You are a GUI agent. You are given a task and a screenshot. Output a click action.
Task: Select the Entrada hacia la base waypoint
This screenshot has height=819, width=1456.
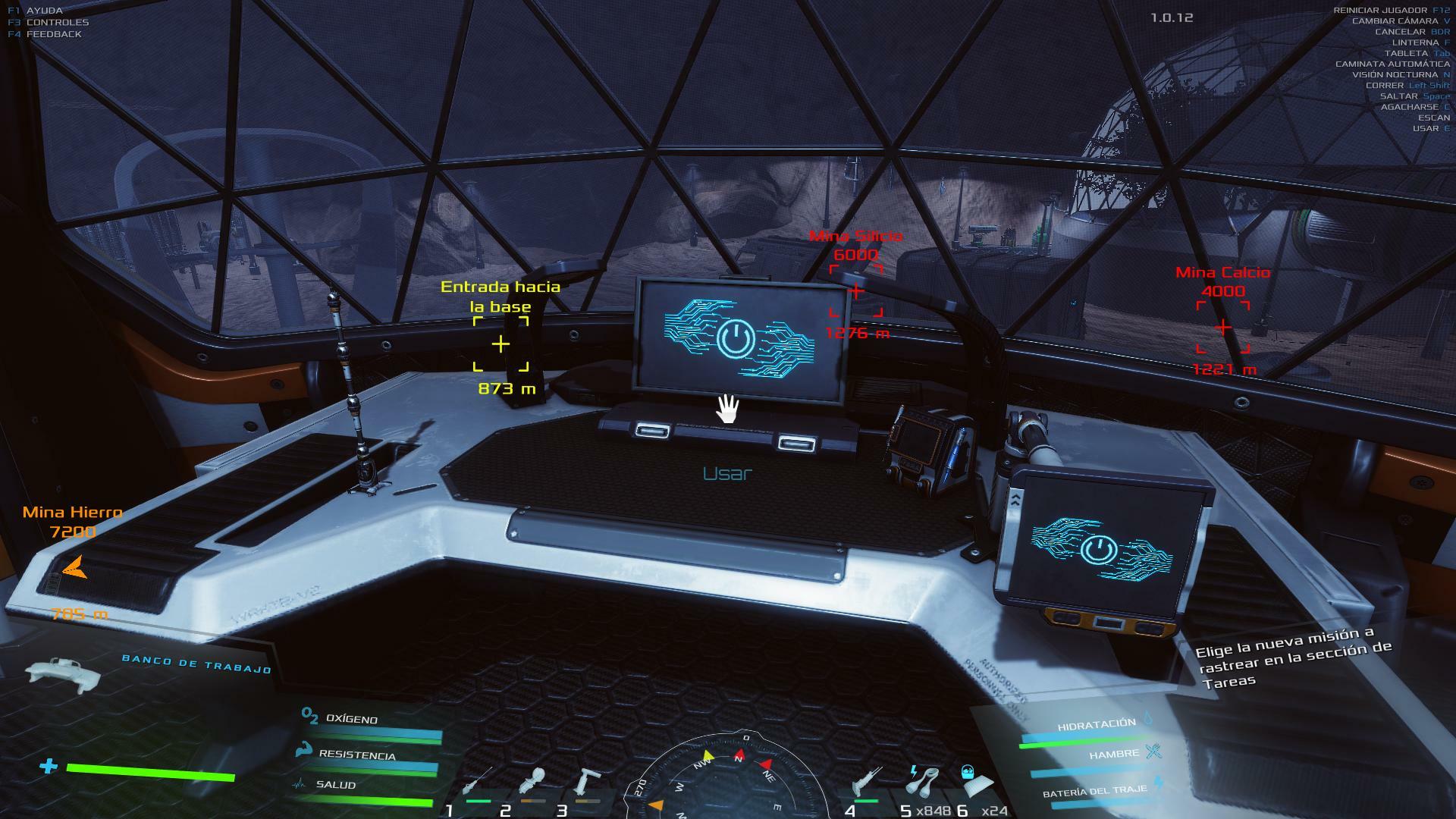pos(500,344)
